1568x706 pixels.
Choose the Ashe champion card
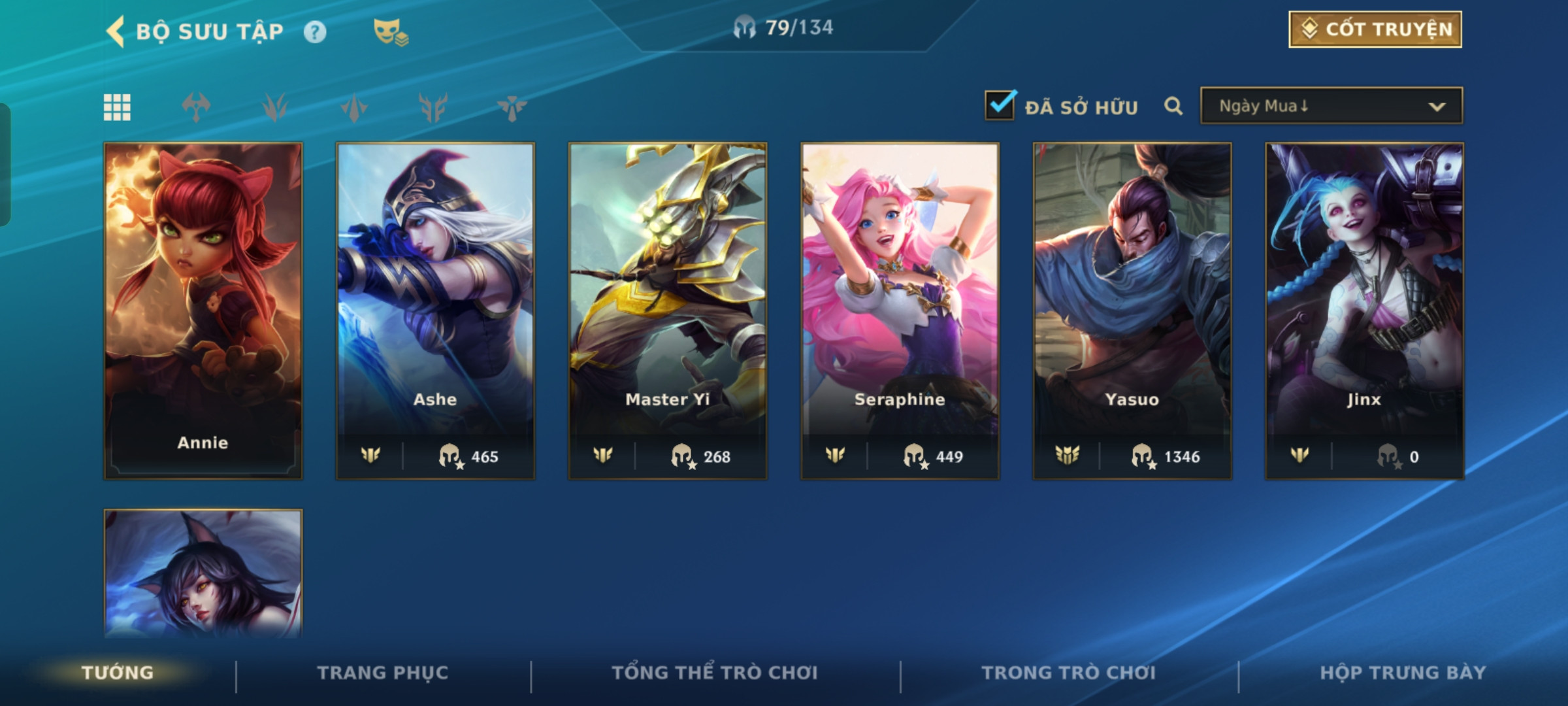[435, 311]
